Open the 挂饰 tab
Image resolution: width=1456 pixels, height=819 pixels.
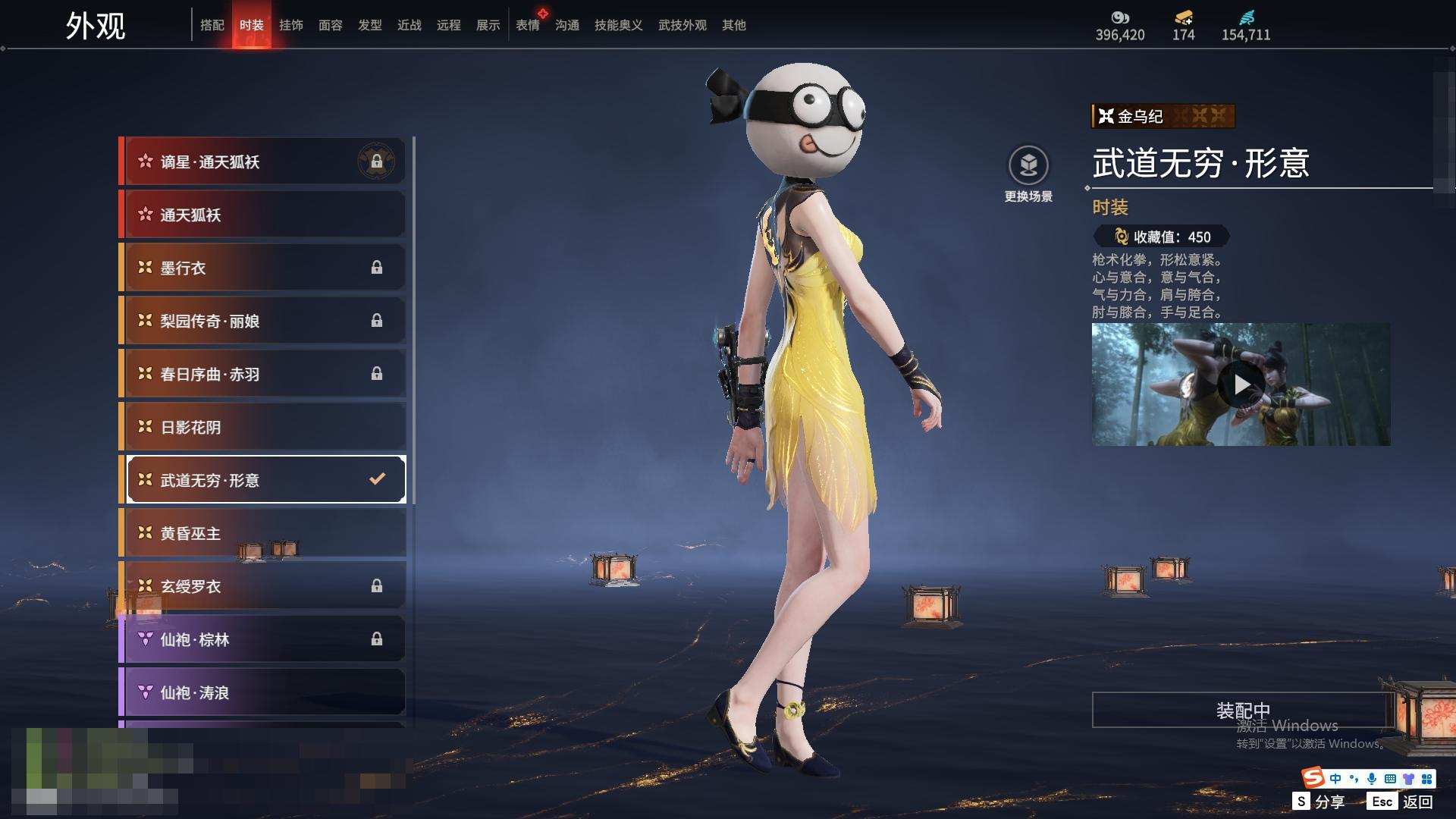tap(290, 25)
